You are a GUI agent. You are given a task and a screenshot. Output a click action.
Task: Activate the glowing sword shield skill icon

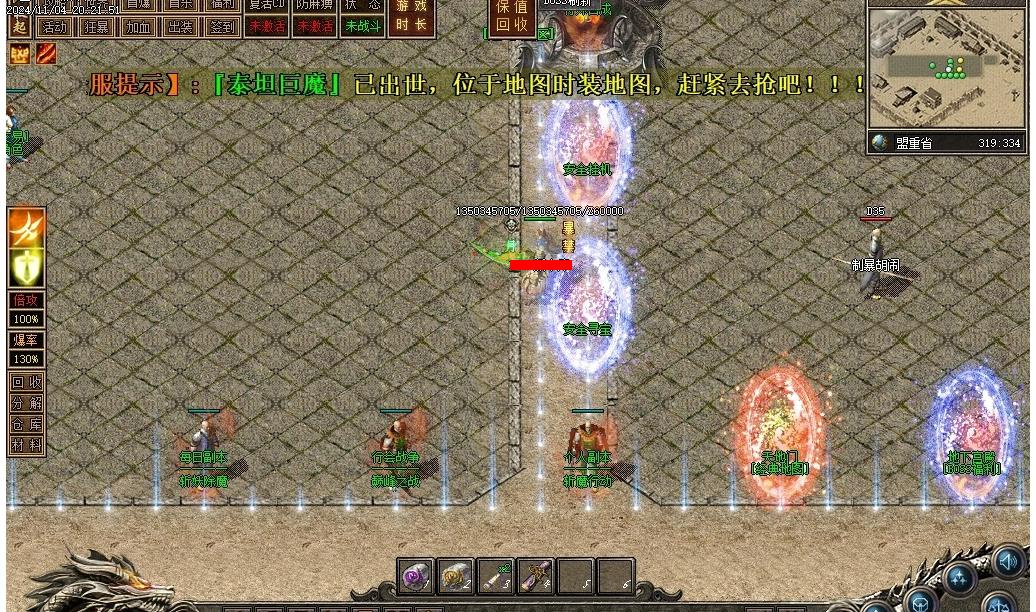pos(26,267)
